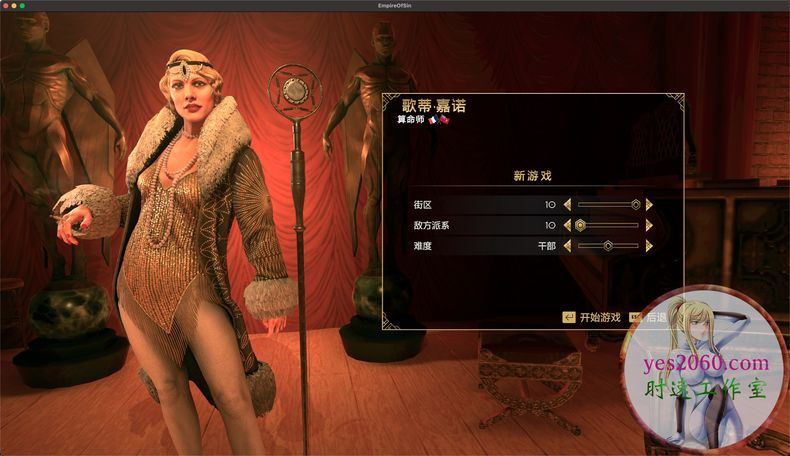Lower 难度 with its left arrow

coord(568,245)
